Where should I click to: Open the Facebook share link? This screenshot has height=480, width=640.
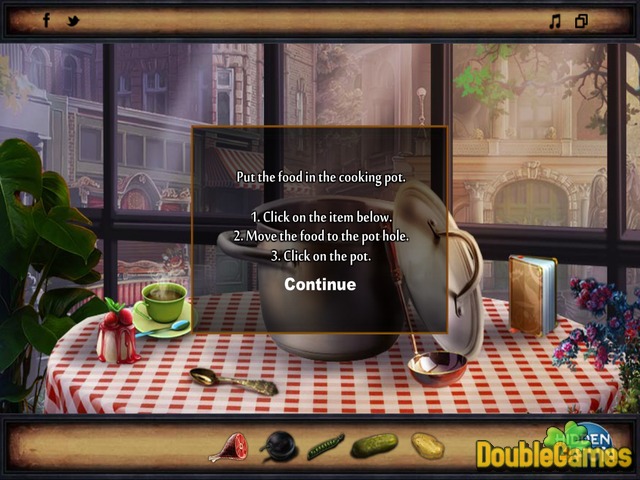[x=46, y=20]
